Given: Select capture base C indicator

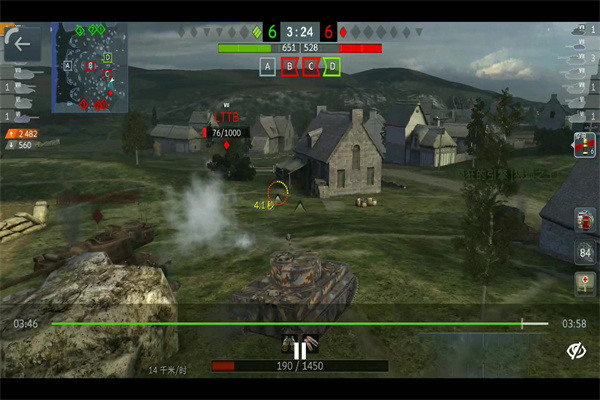Looking at the screenshot, I should tap(311, 67).
